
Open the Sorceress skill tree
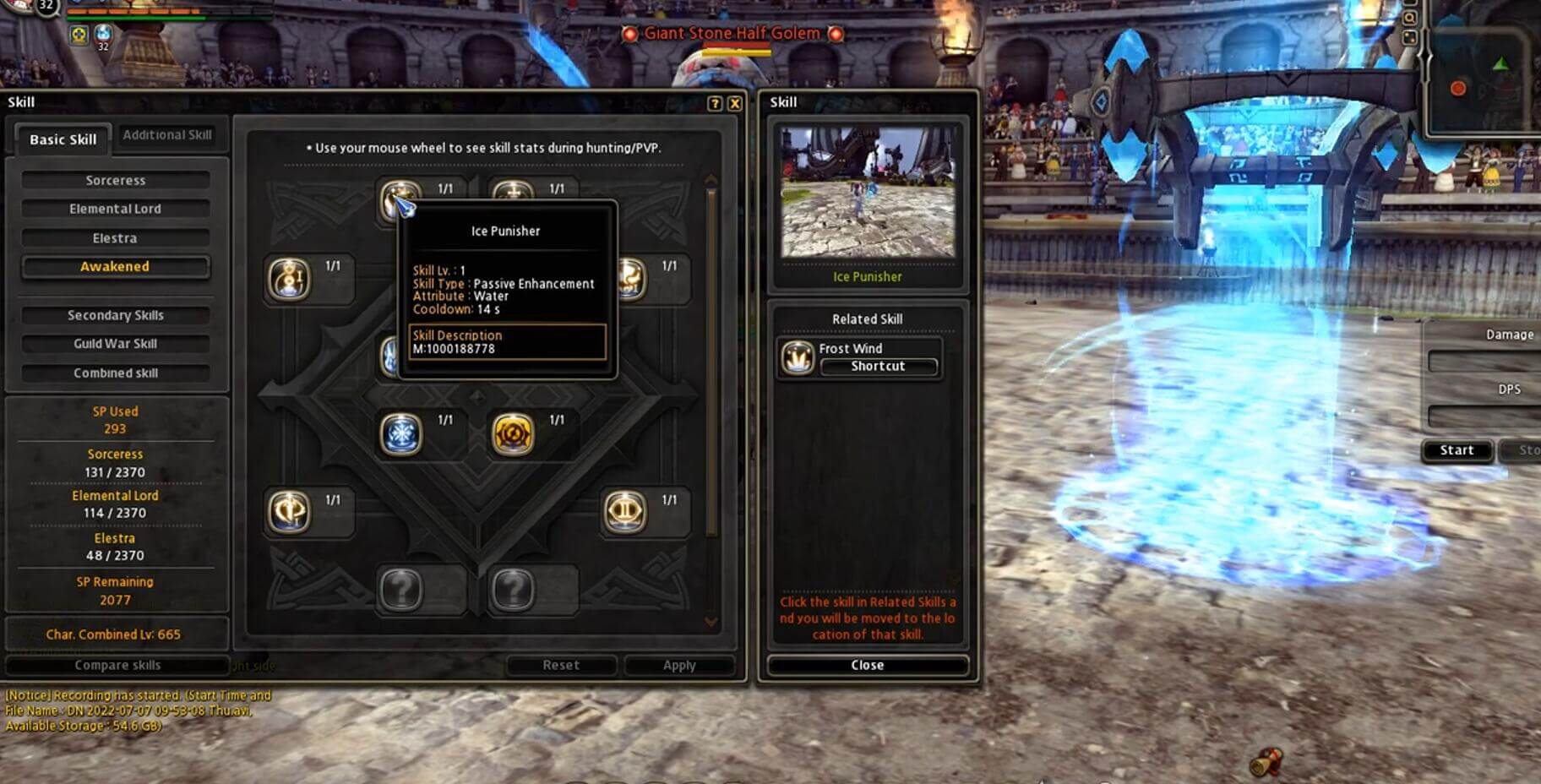point(116,181)
